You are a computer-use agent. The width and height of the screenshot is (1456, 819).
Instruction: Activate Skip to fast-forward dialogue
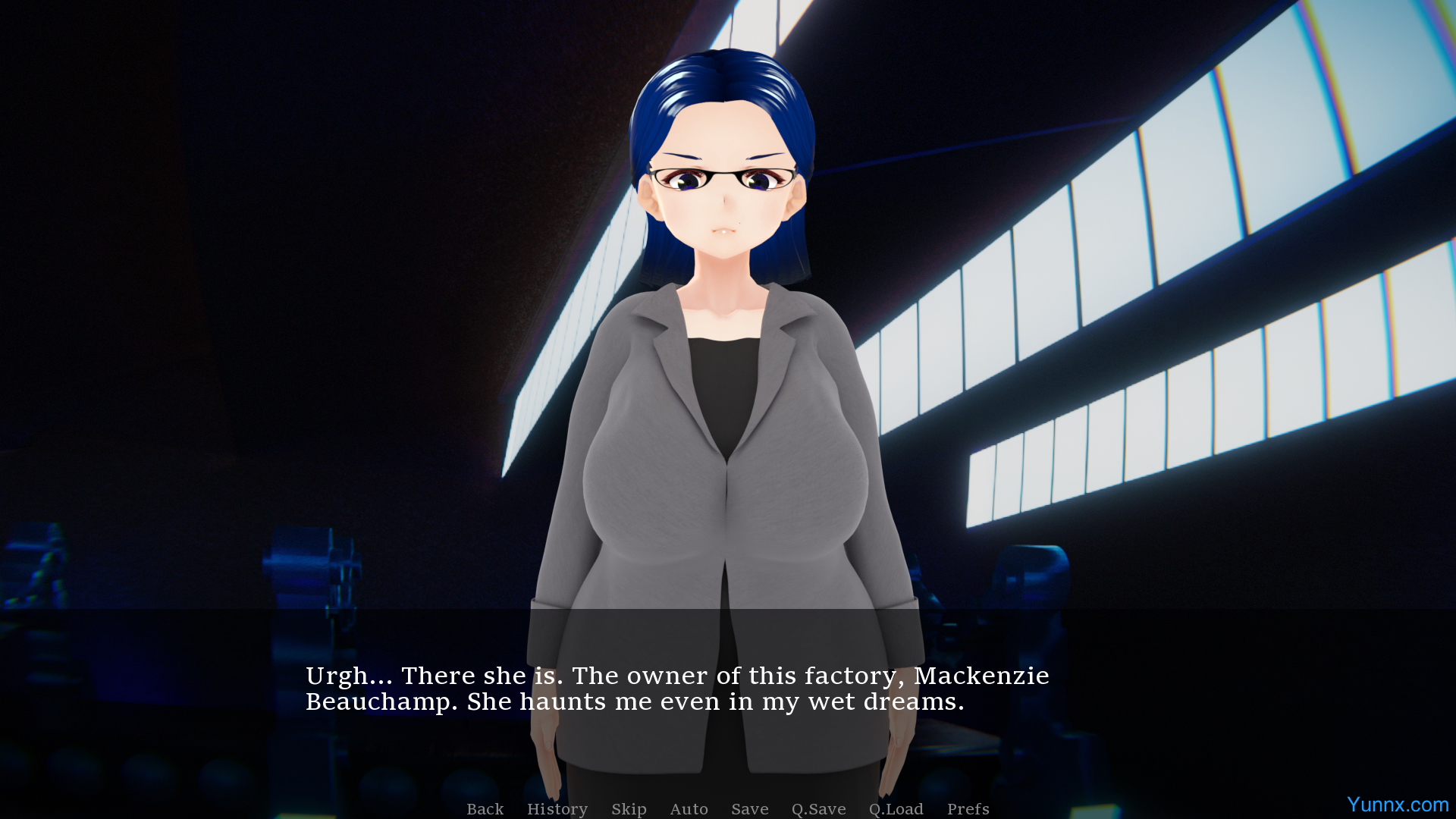[x=629, y=809]
